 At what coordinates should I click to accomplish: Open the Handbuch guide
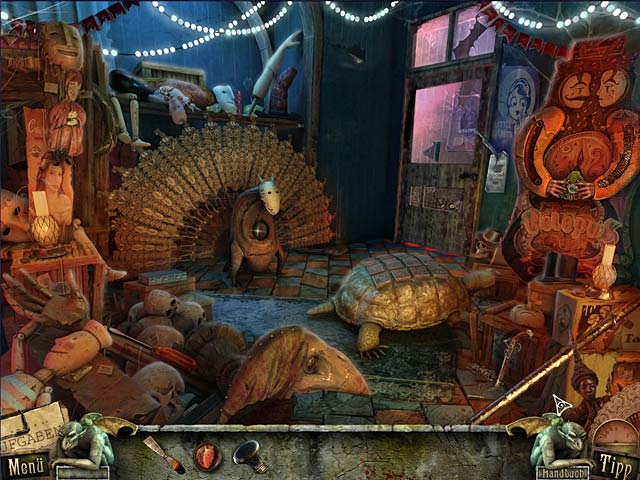tap(561, 472)
